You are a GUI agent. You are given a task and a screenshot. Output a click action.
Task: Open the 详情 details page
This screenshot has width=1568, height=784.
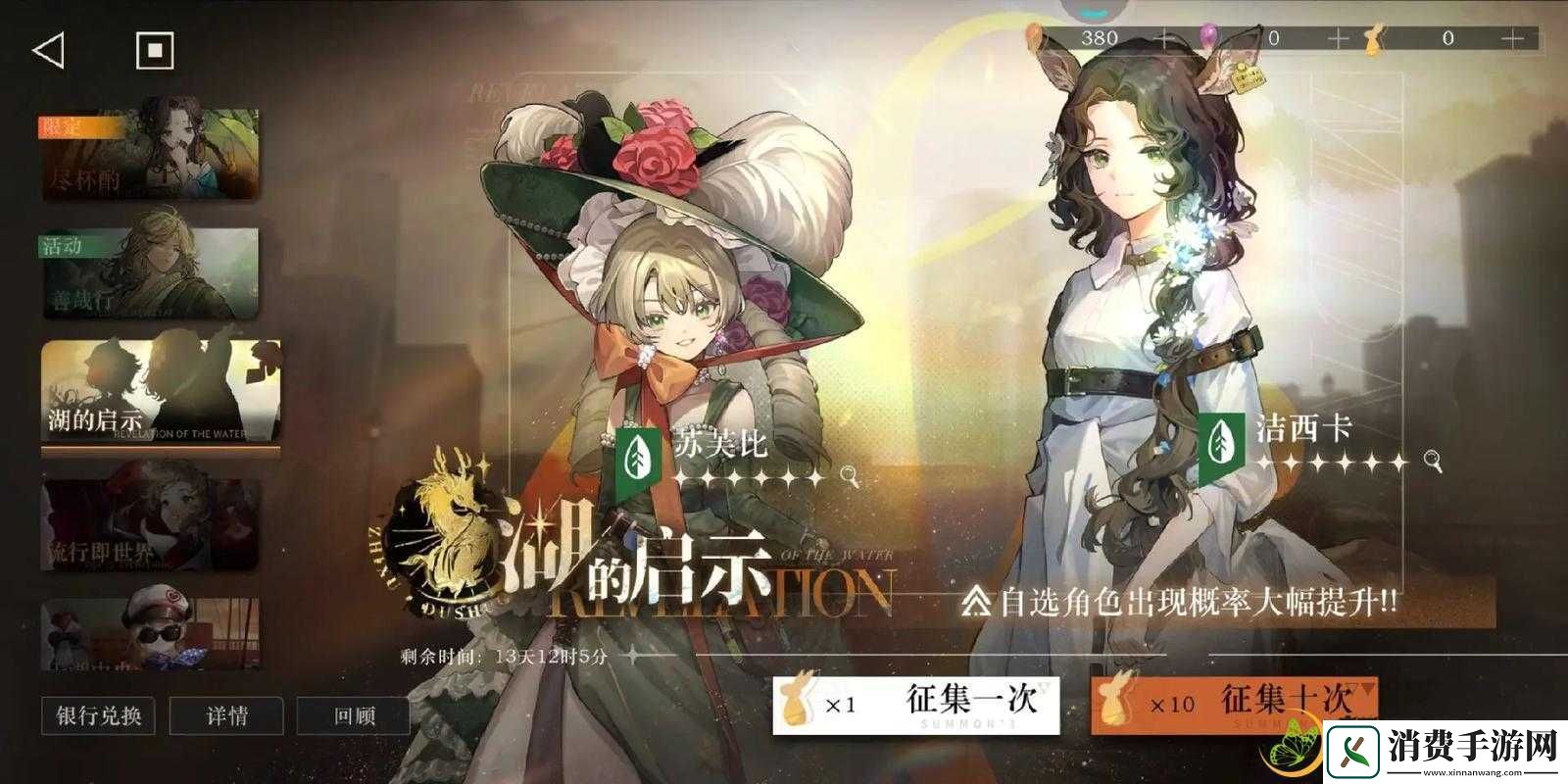pos(225,716)
